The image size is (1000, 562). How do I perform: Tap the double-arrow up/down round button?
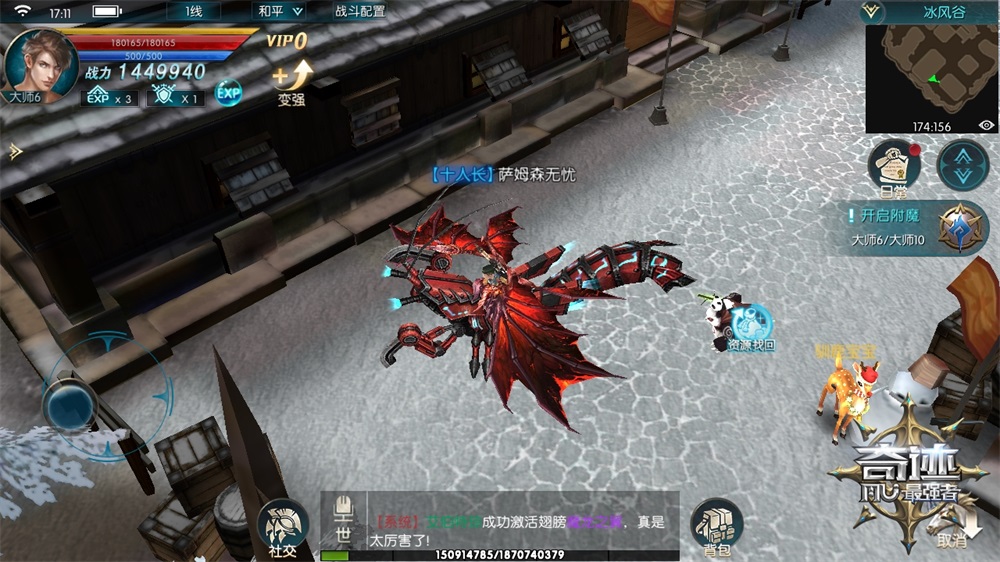pos(962,165)
